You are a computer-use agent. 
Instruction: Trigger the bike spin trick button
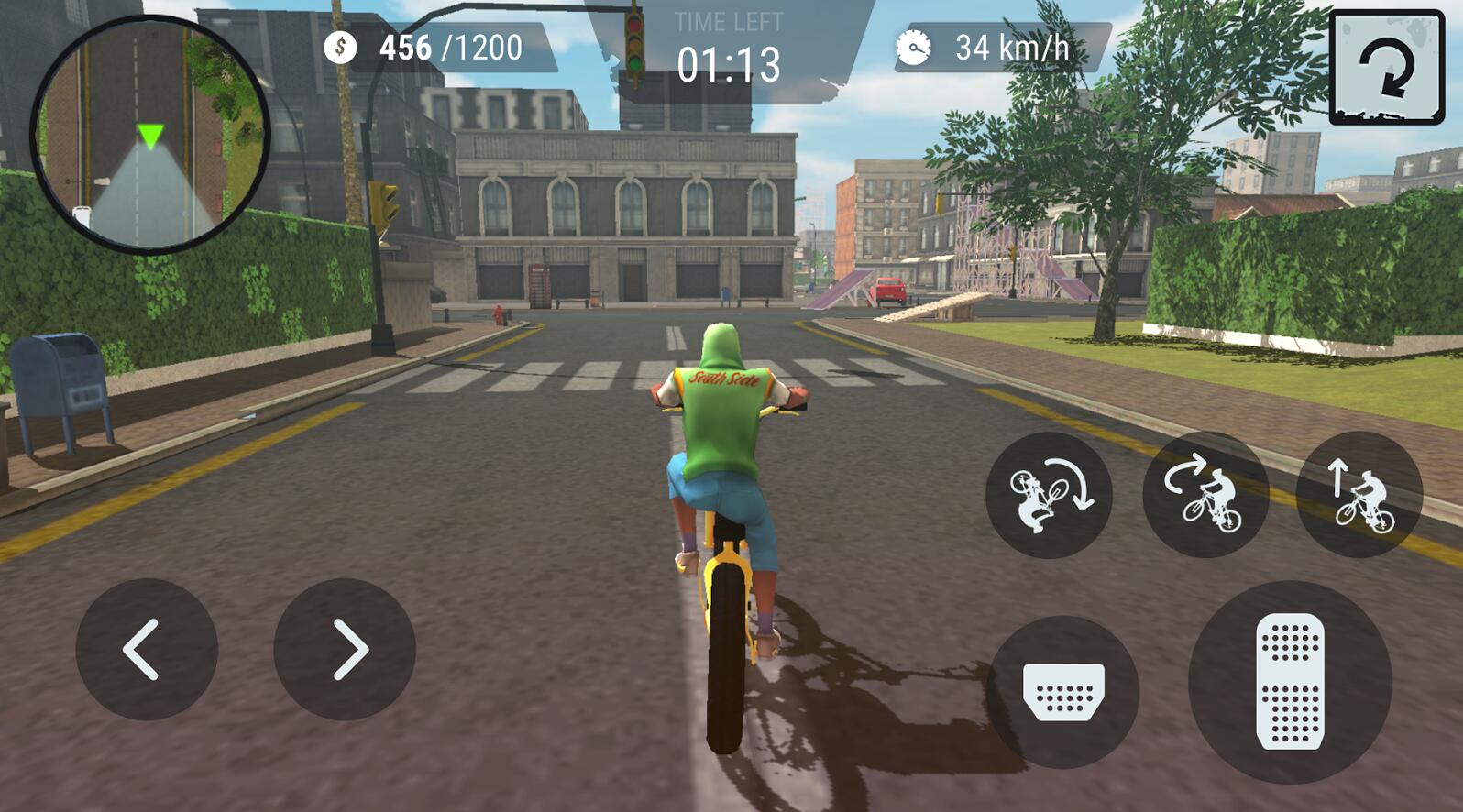tap(1205, 495)
